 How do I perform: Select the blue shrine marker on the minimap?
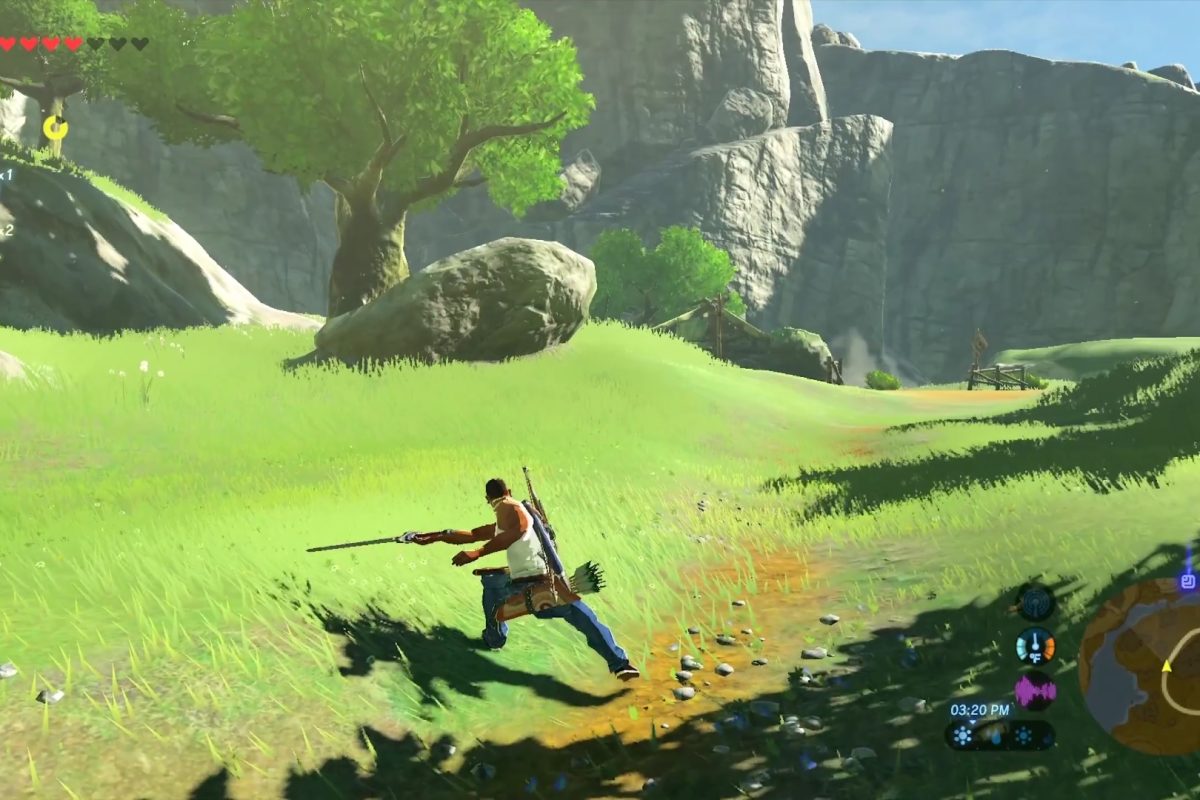point(1188,579)
